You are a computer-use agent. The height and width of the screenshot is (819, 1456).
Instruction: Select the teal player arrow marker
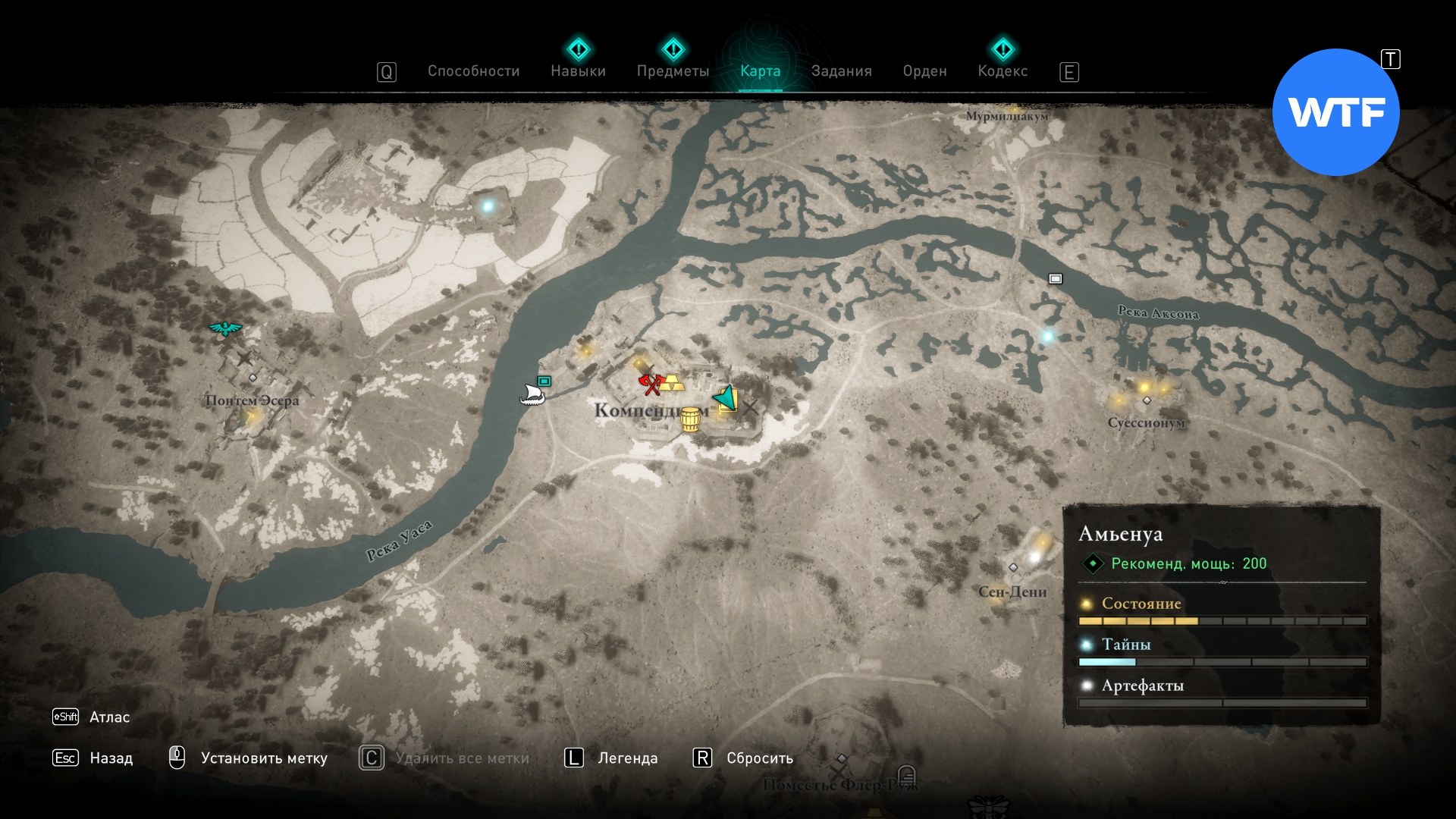[x=725, y=397]
